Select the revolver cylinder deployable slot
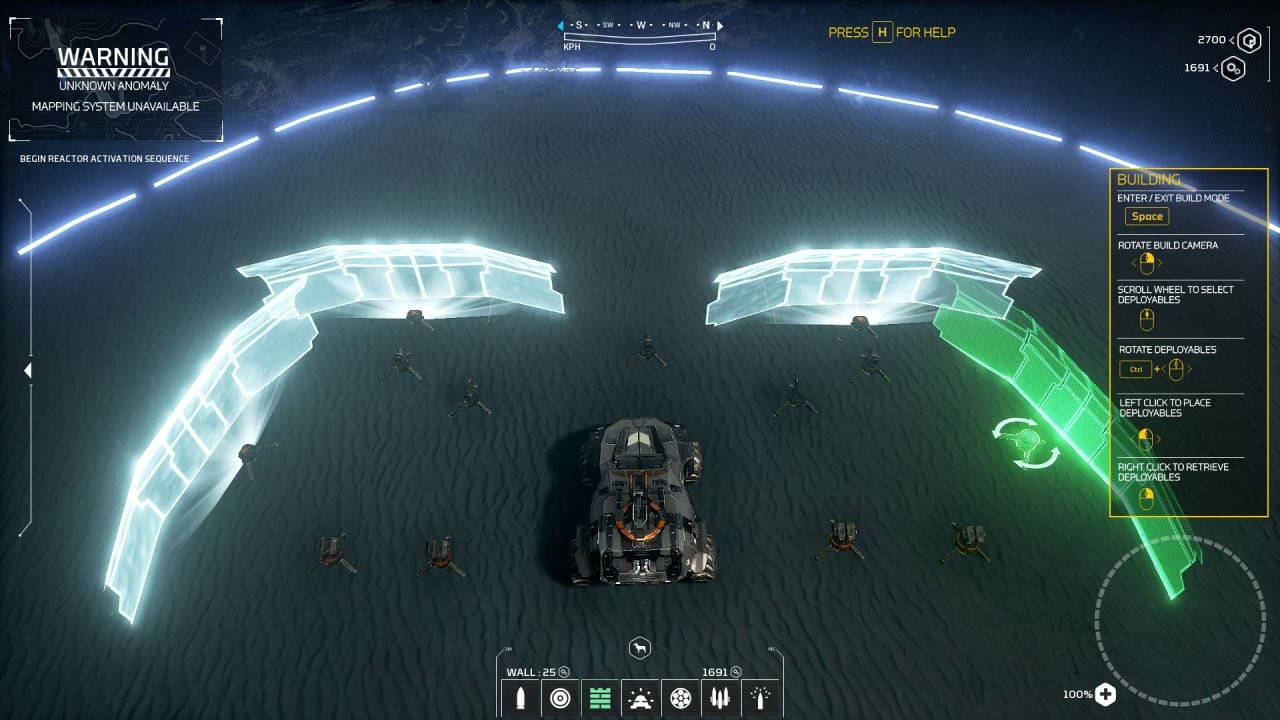This screenshot has width=1280, height=720. click(680, 698)
